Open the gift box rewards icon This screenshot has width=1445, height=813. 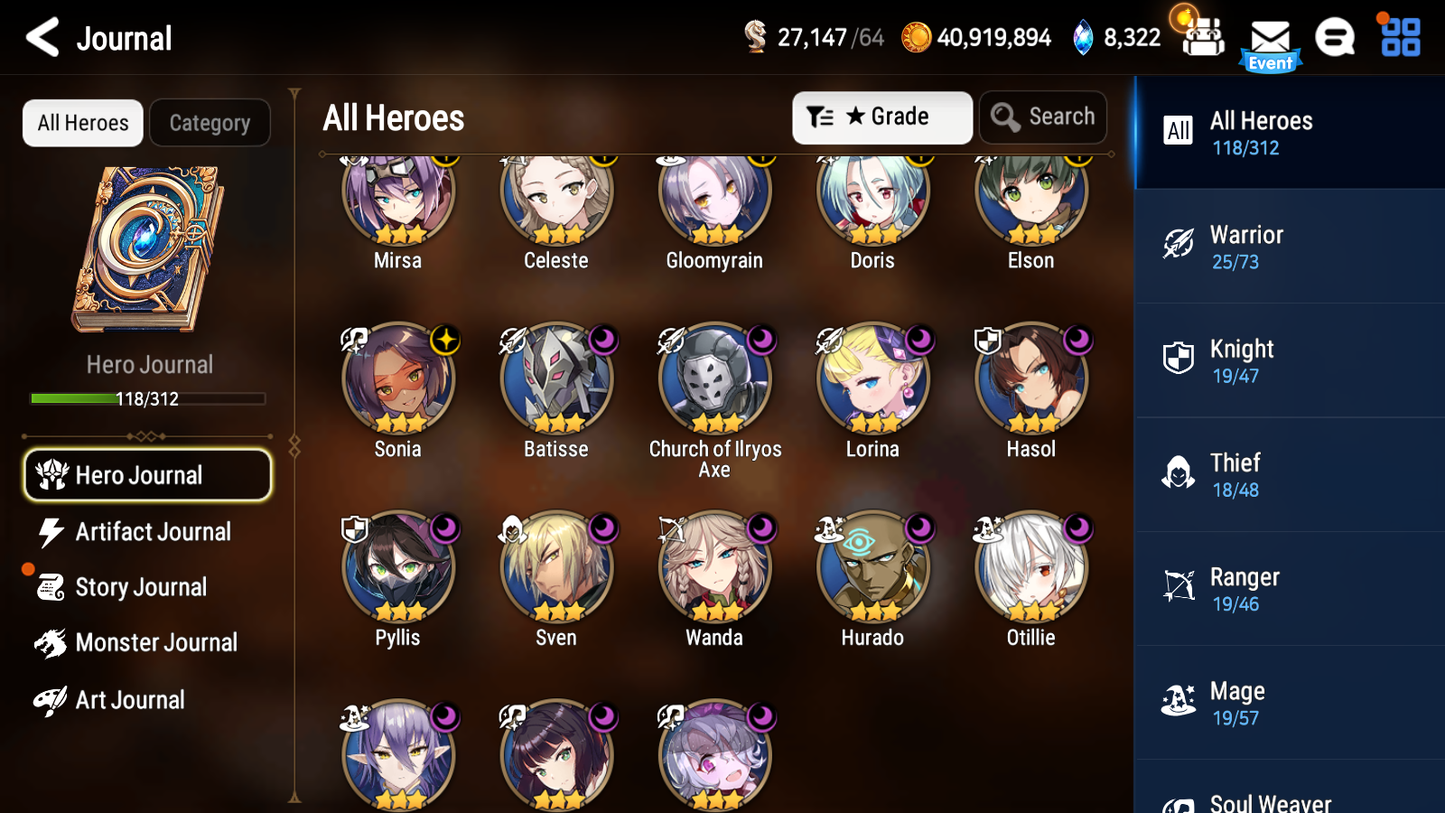point(1201,36)
